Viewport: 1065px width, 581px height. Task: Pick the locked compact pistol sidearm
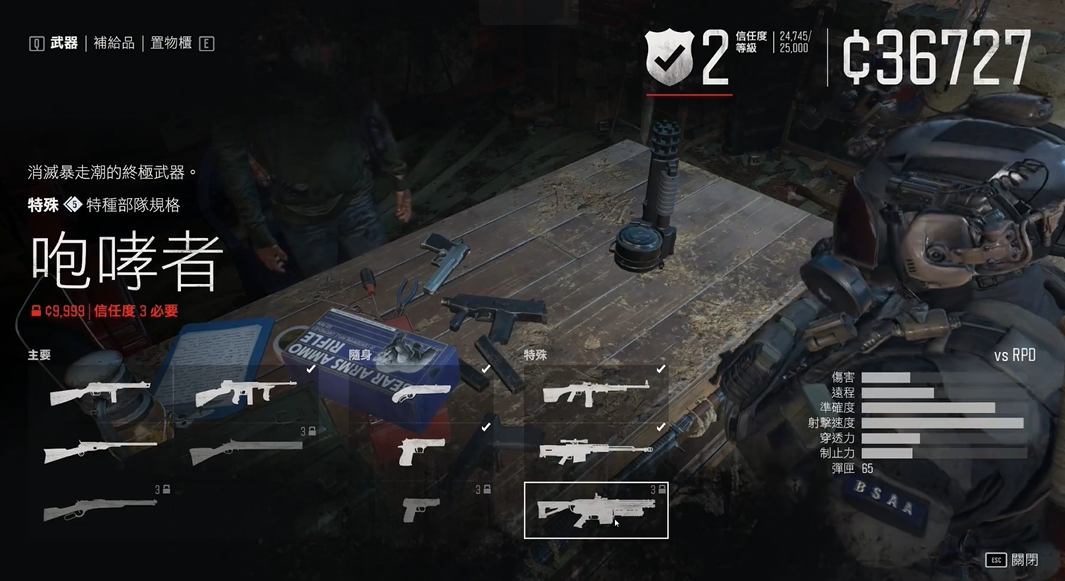tap(421, 510)
